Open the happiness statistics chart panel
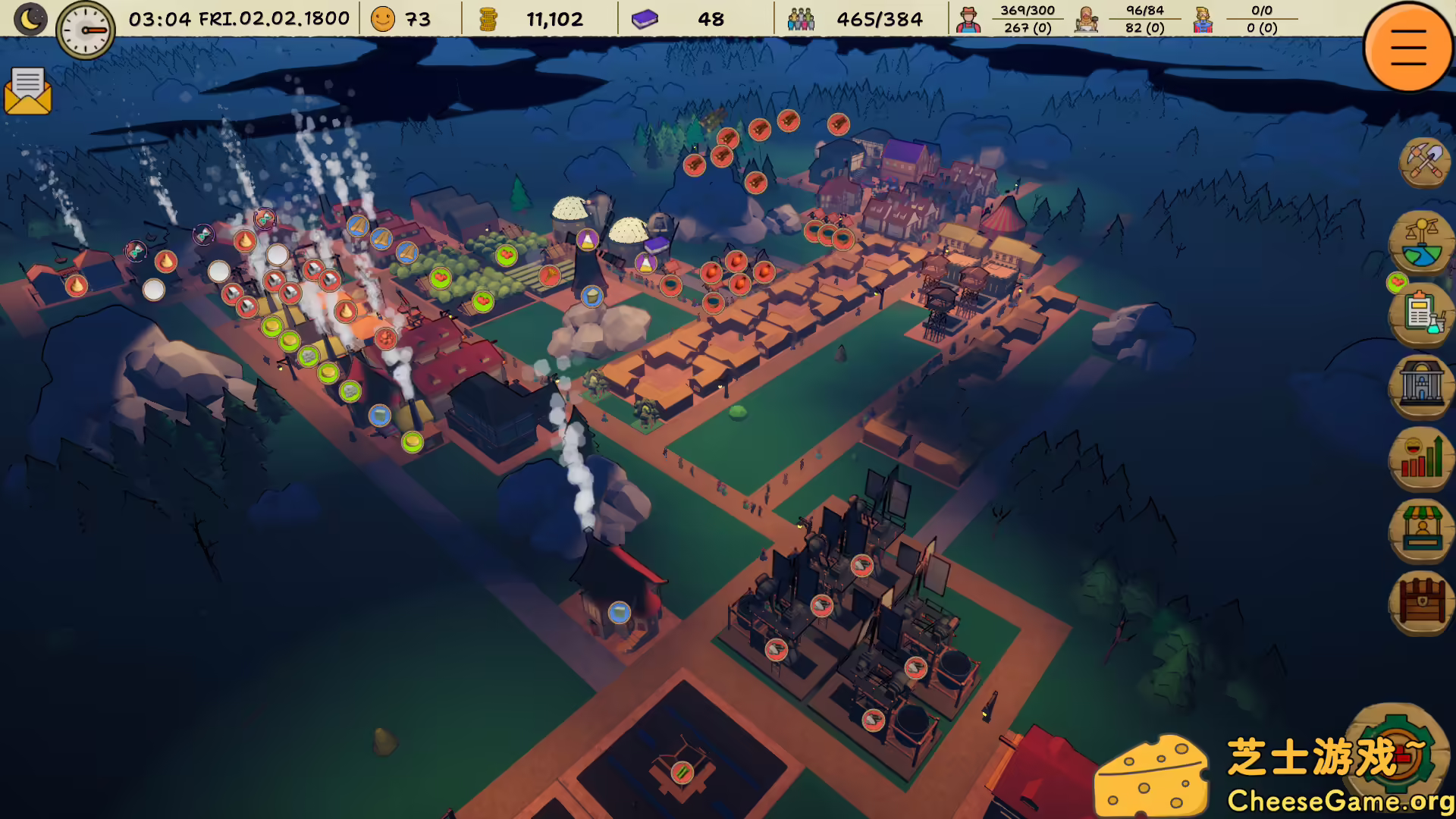 coord(1421,457)
